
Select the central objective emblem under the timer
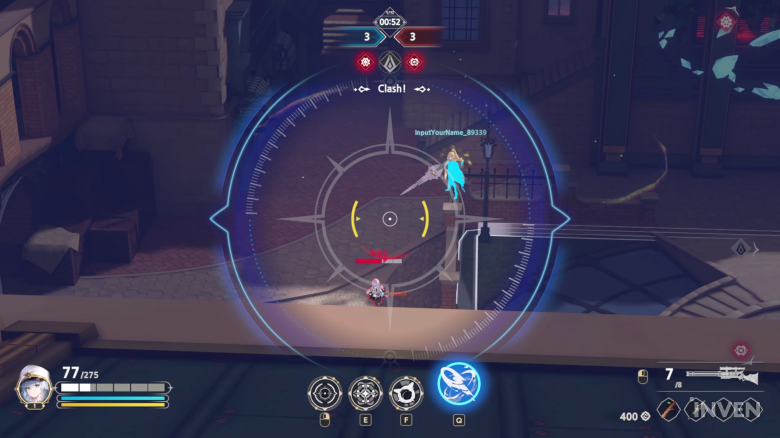[x=390, y=62]
